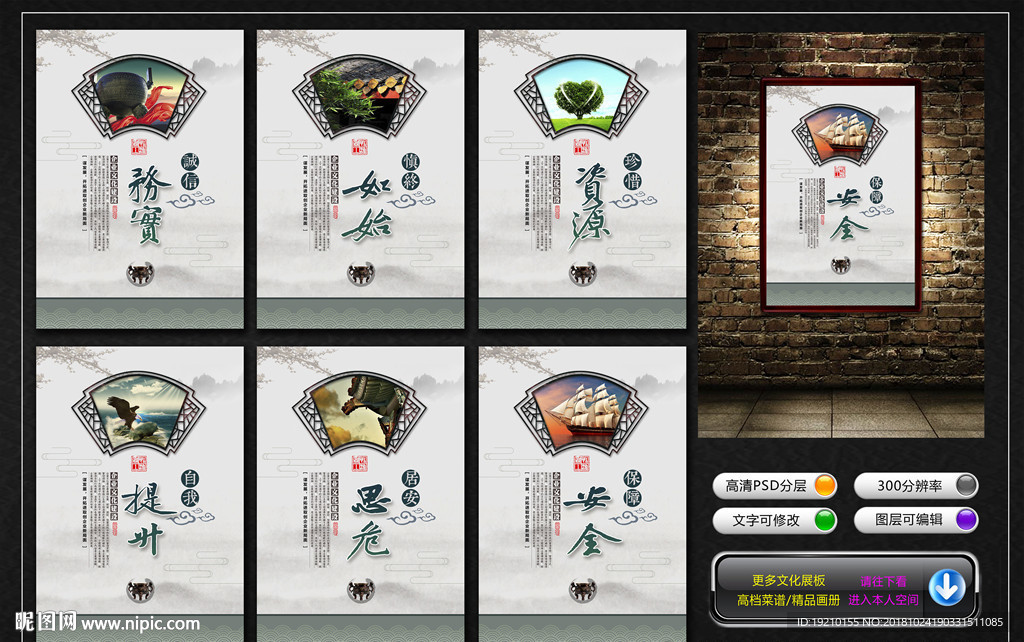
Task: Choose the 文字可修改 pill button
Action: tap(775, 520)
